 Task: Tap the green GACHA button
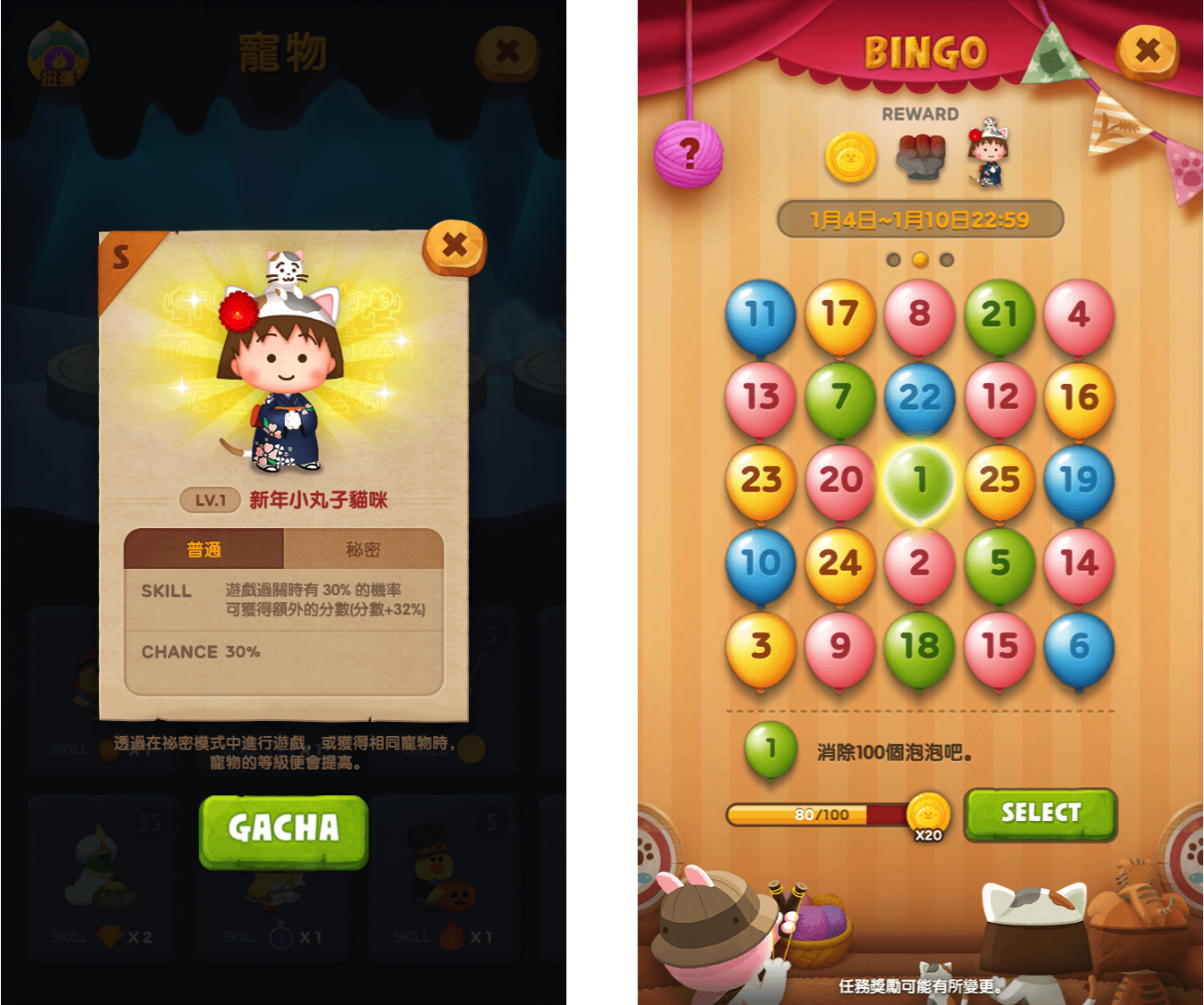point(283,830)
